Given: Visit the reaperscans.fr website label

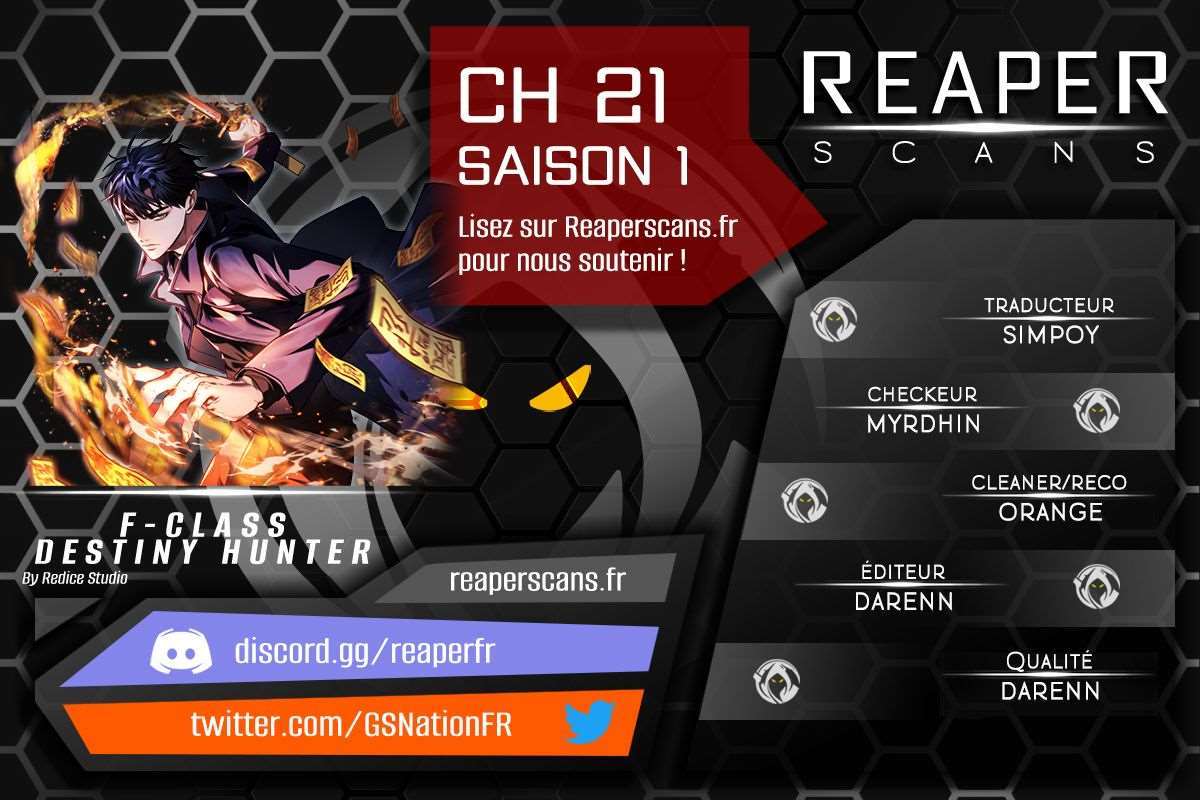Looking at the screenshot, I should click(537, 580).
